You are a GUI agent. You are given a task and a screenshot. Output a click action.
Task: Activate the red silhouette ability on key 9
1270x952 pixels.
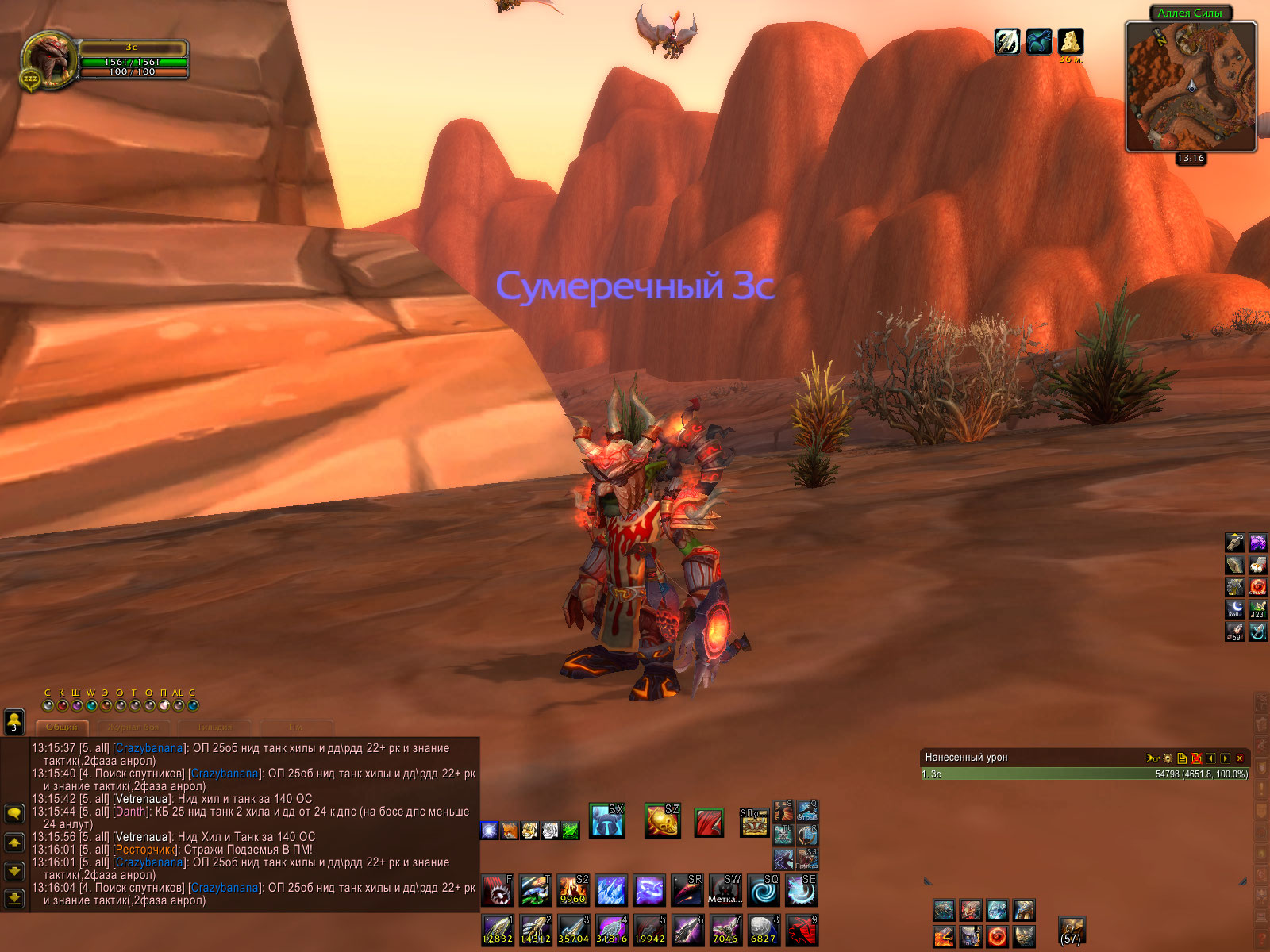click(802, 930)
